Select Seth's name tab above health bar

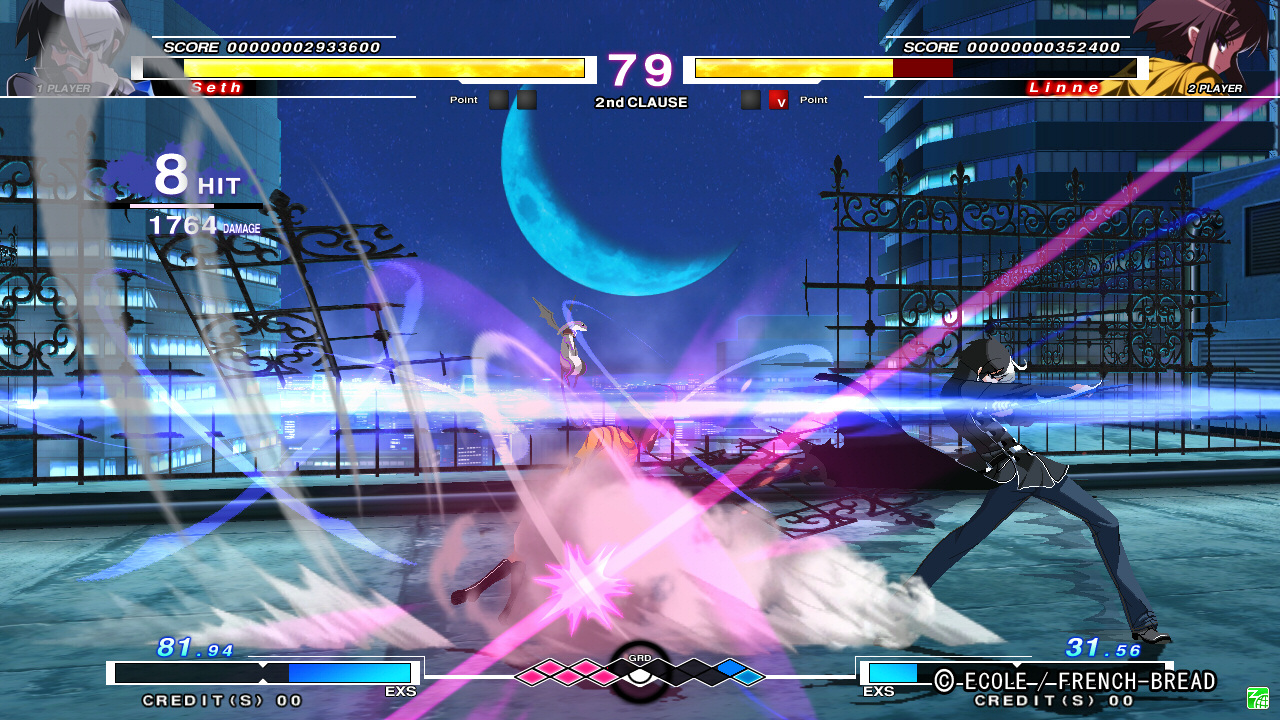pyautogui.click(x=218, y=88)
